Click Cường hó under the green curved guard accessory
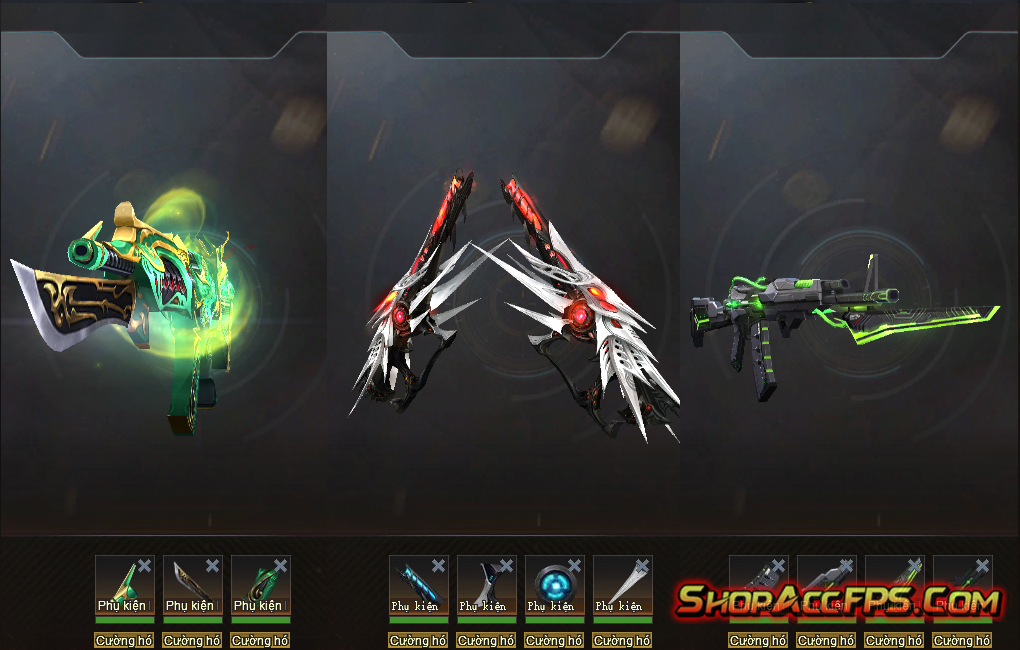Viewport: 1020px width, 650px height. tap(261, 640)
